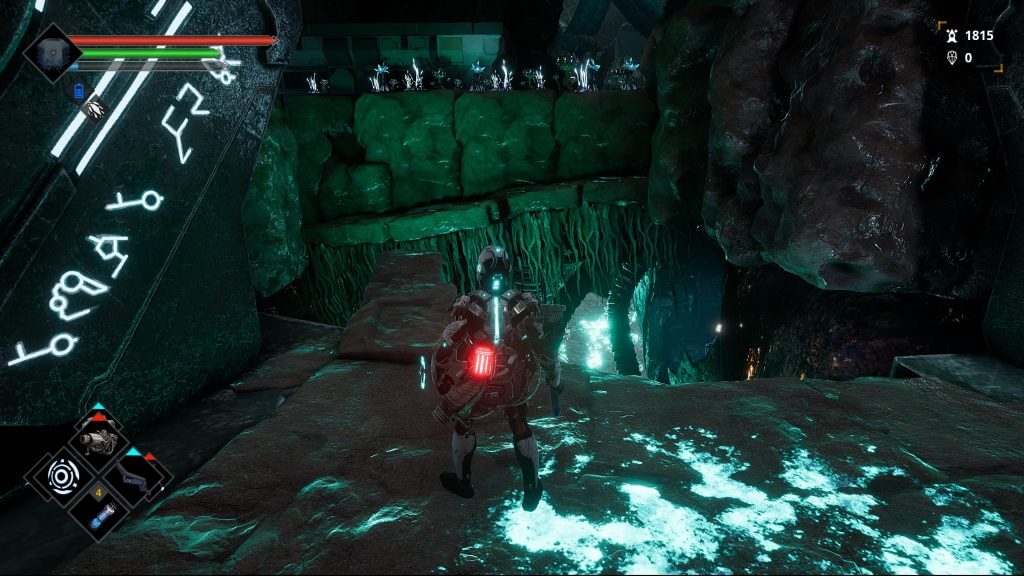Click the character portrait diamond
Image resolution: width=1024 pixels, height=576 pixels.
(x=52, y=53)
